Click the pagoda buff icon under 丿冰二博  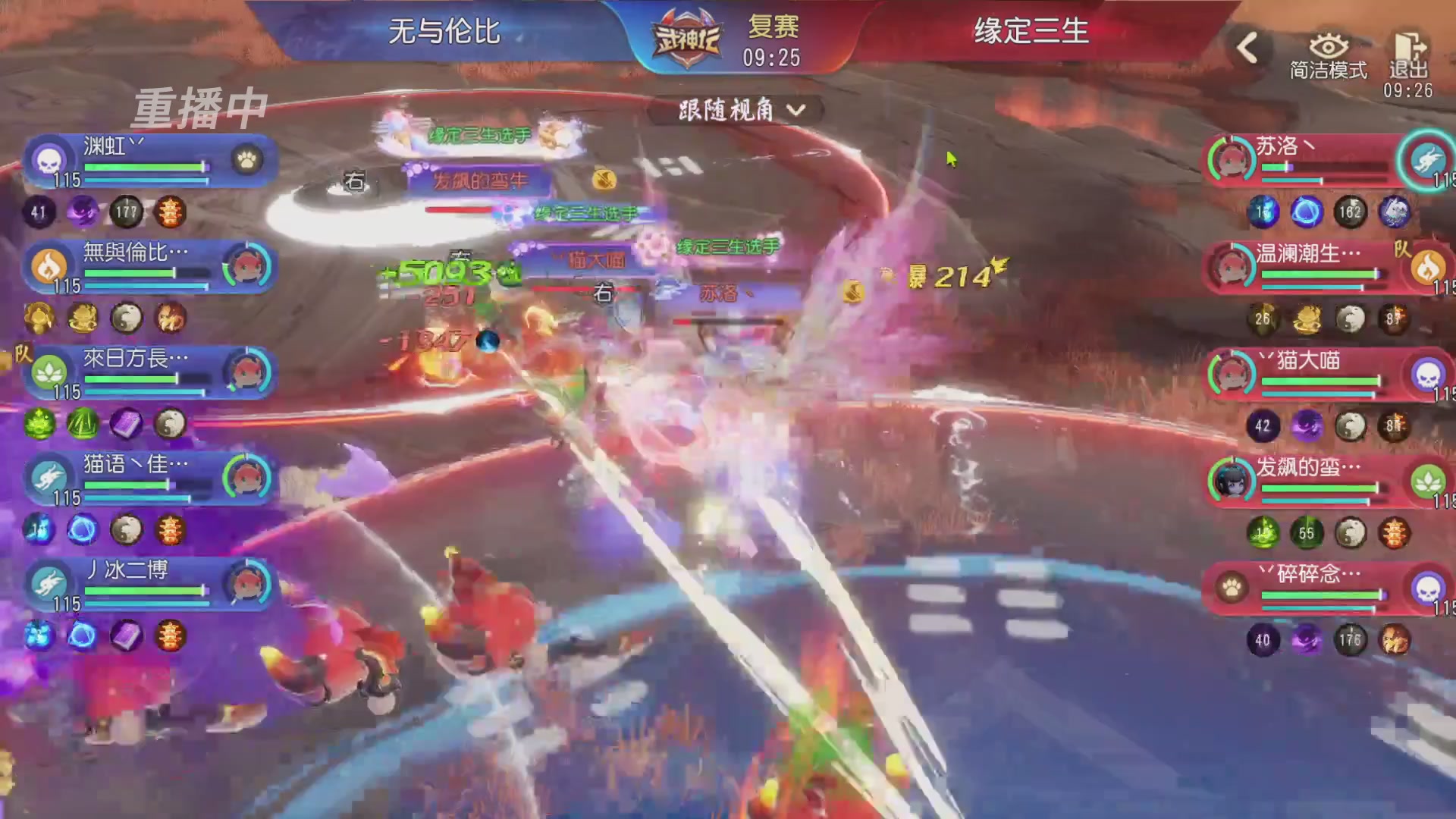[x=168, y=635]
